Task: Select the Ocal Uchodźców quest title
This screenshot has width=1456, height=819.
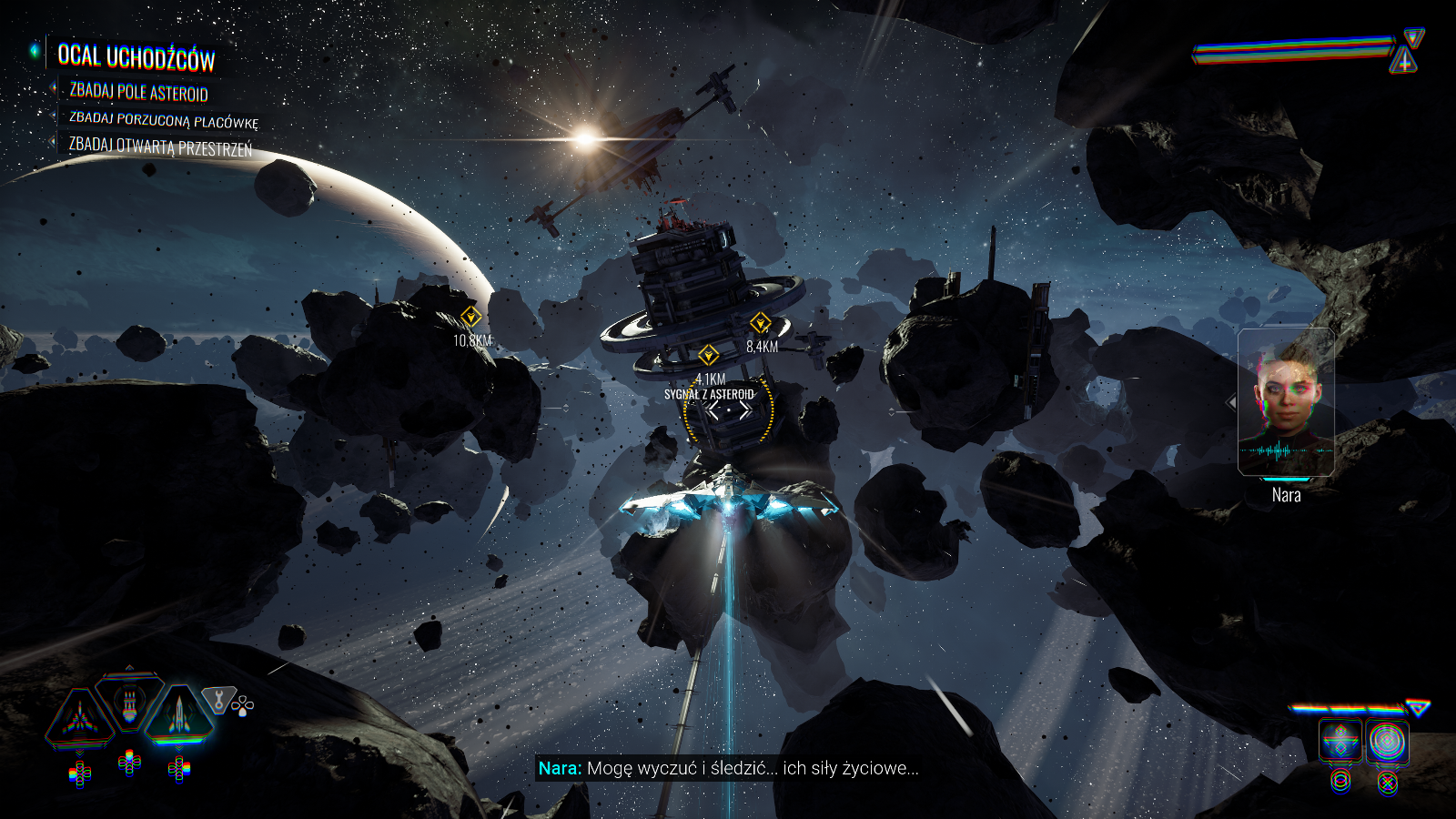Action: (136, 57)
